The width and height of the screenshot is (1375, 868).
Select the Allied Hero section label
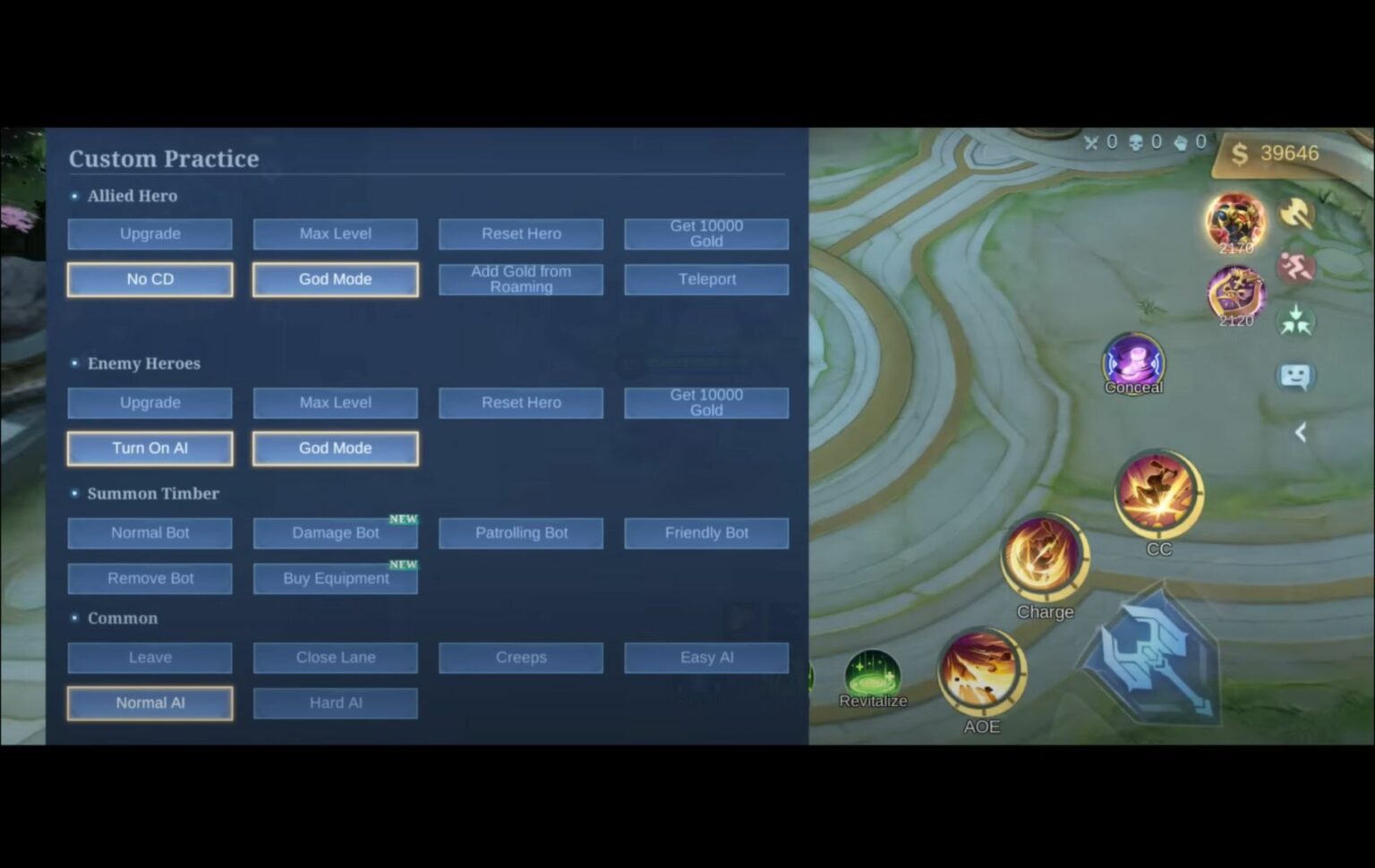pos(132,195)
